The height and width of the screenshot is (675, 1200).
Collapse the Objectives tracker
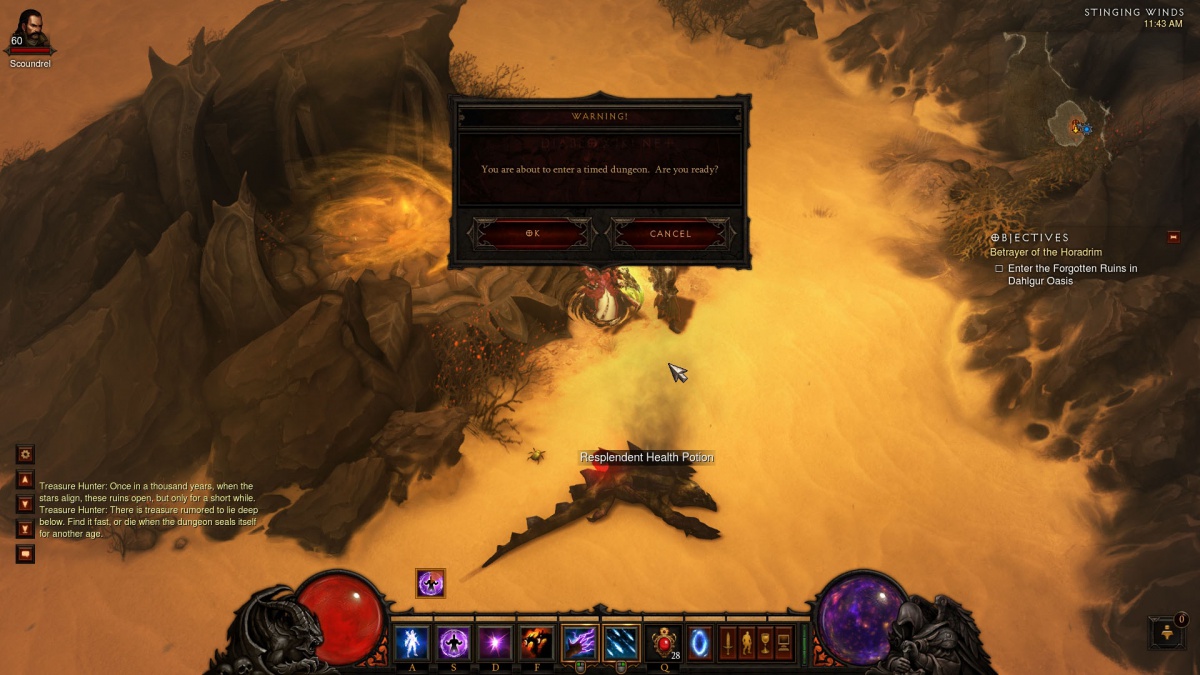pyautogui.click(x=1173, y=237)
